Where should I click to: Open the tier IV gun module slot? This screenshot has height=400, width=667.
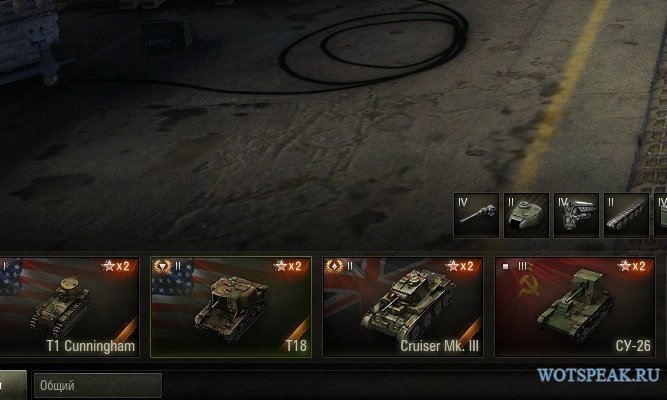(x=475, y=215)
